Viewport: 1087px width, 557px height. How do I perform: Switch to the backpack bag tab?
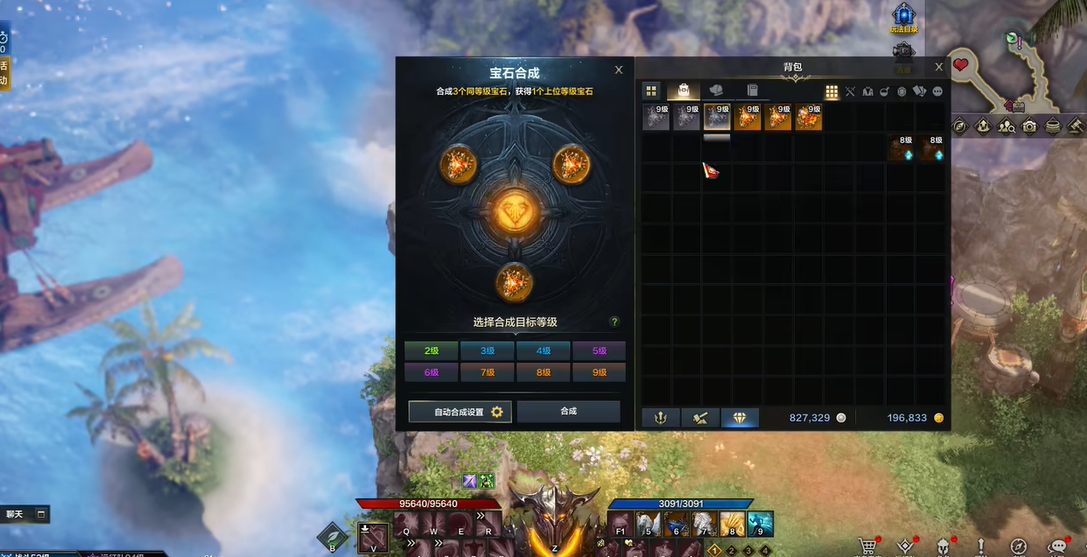(684, 91)
